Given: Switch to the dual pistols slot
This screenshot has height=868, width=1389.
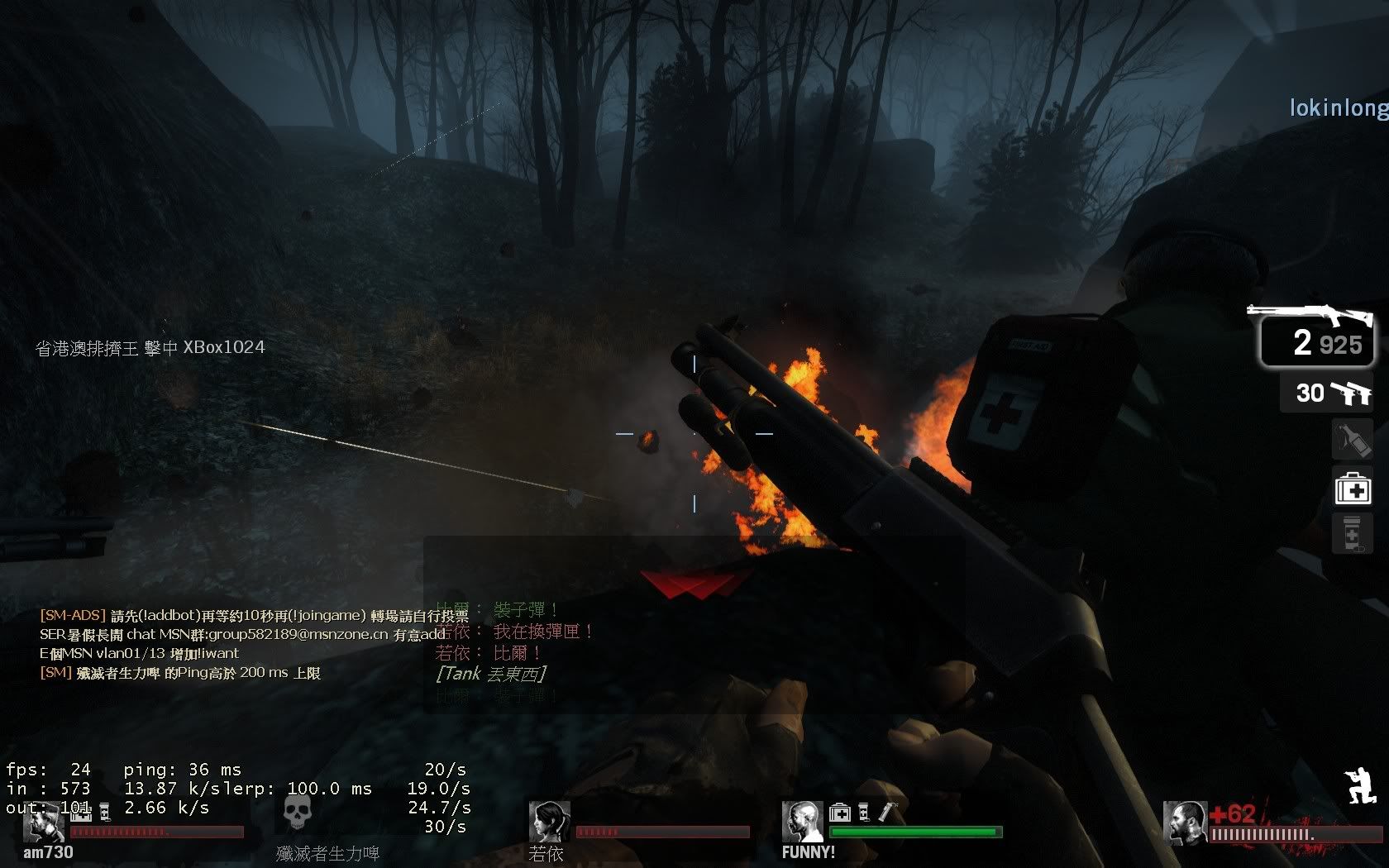Looking at the screenshot, I should pyautogui.click(x=1328, y=393).
